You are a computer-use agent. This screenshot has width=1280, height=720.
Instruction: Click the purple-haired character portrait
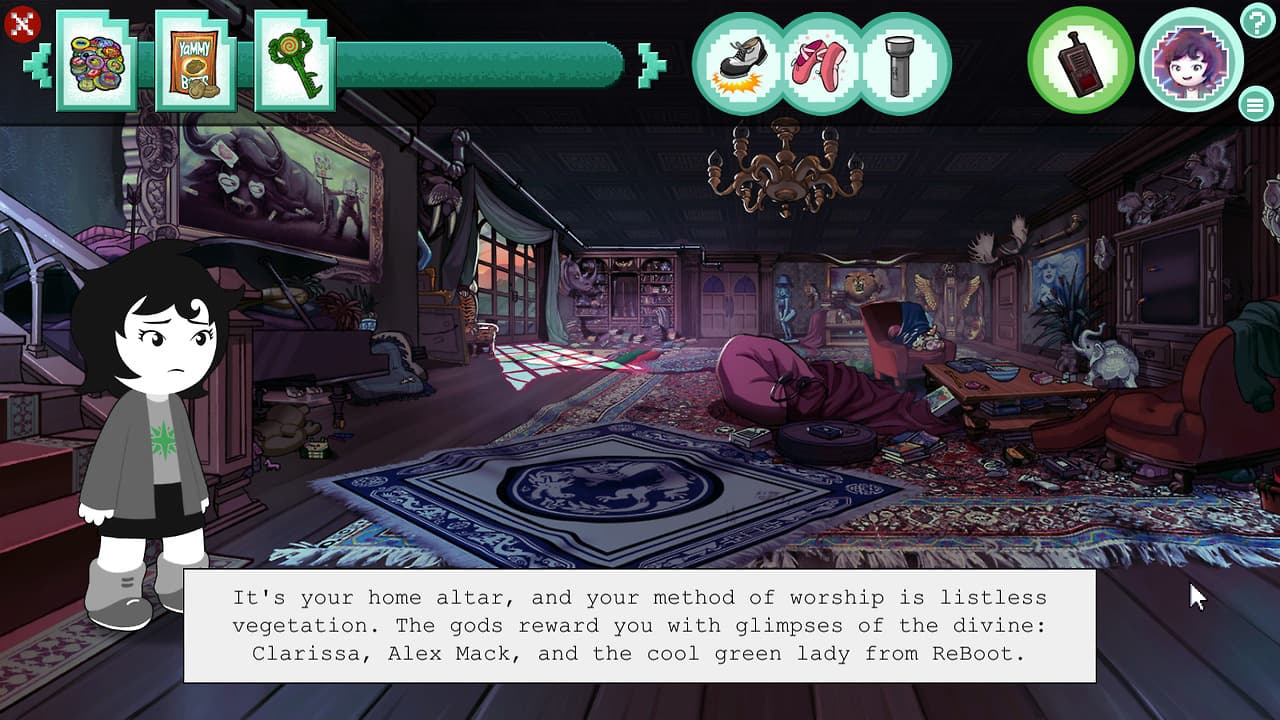[x=1190, y=61]
